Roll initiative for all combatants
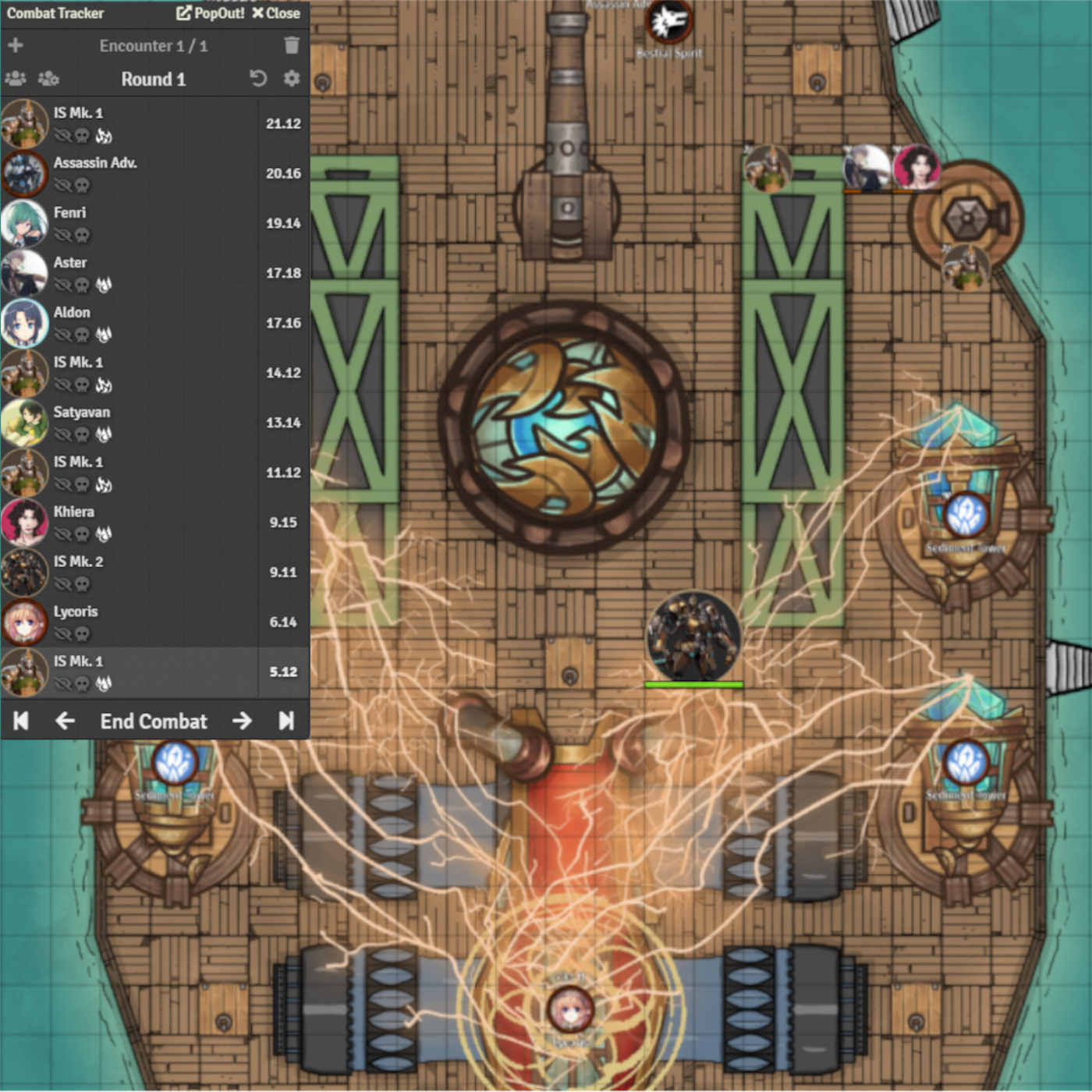 [16, 79]
